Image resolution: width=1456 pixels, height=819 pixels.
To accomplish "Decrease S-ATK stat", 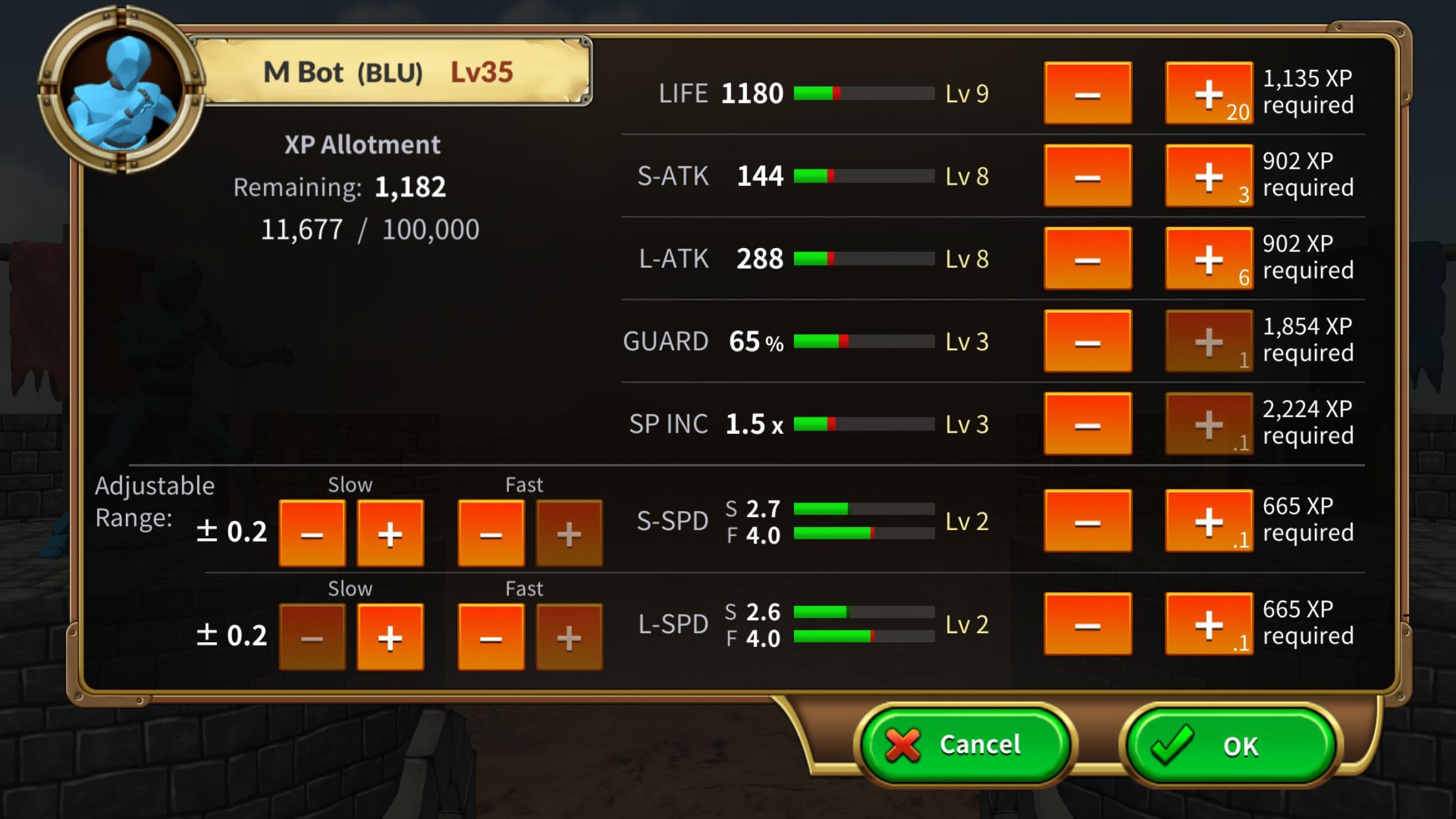I will pos(1087,176).
